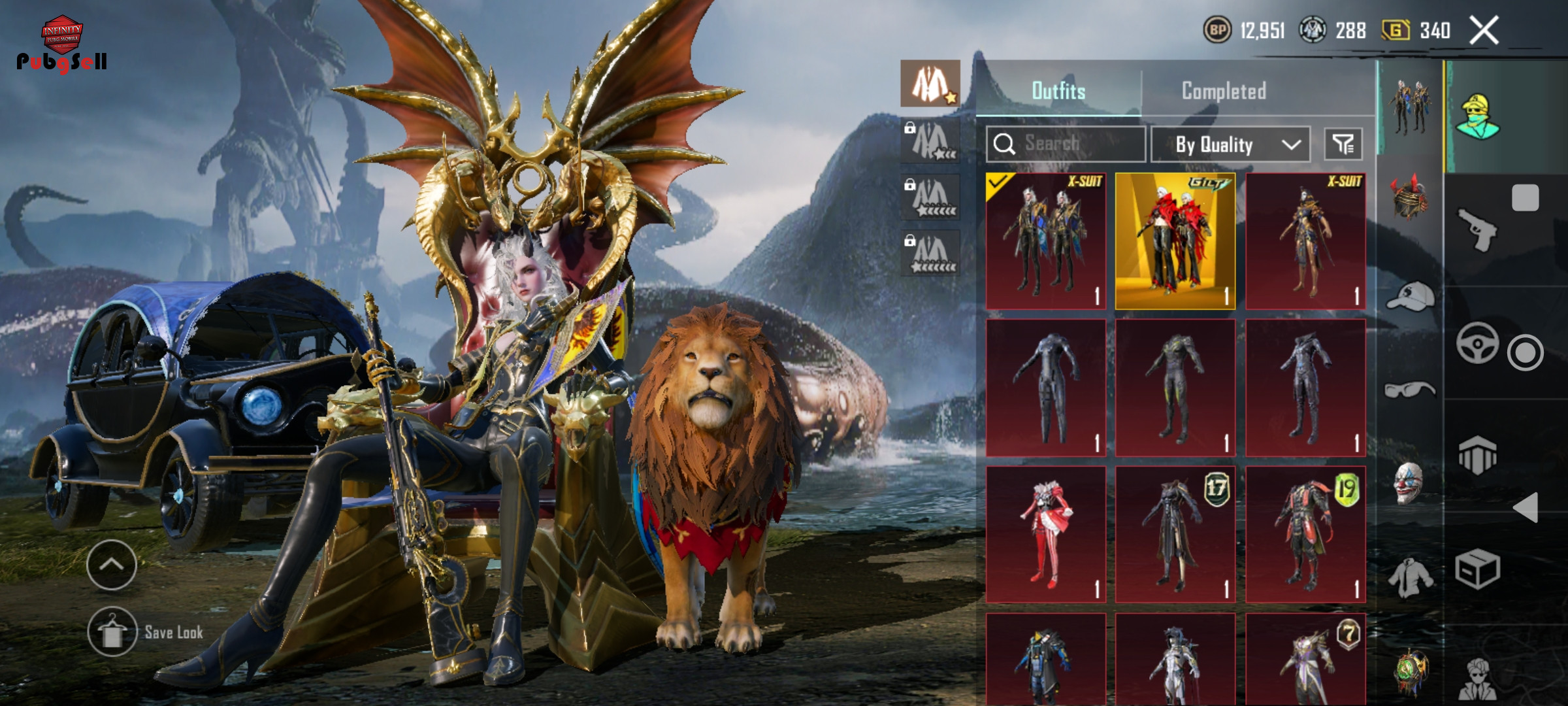Tap the Save Look button

click(x=146, y=631)
